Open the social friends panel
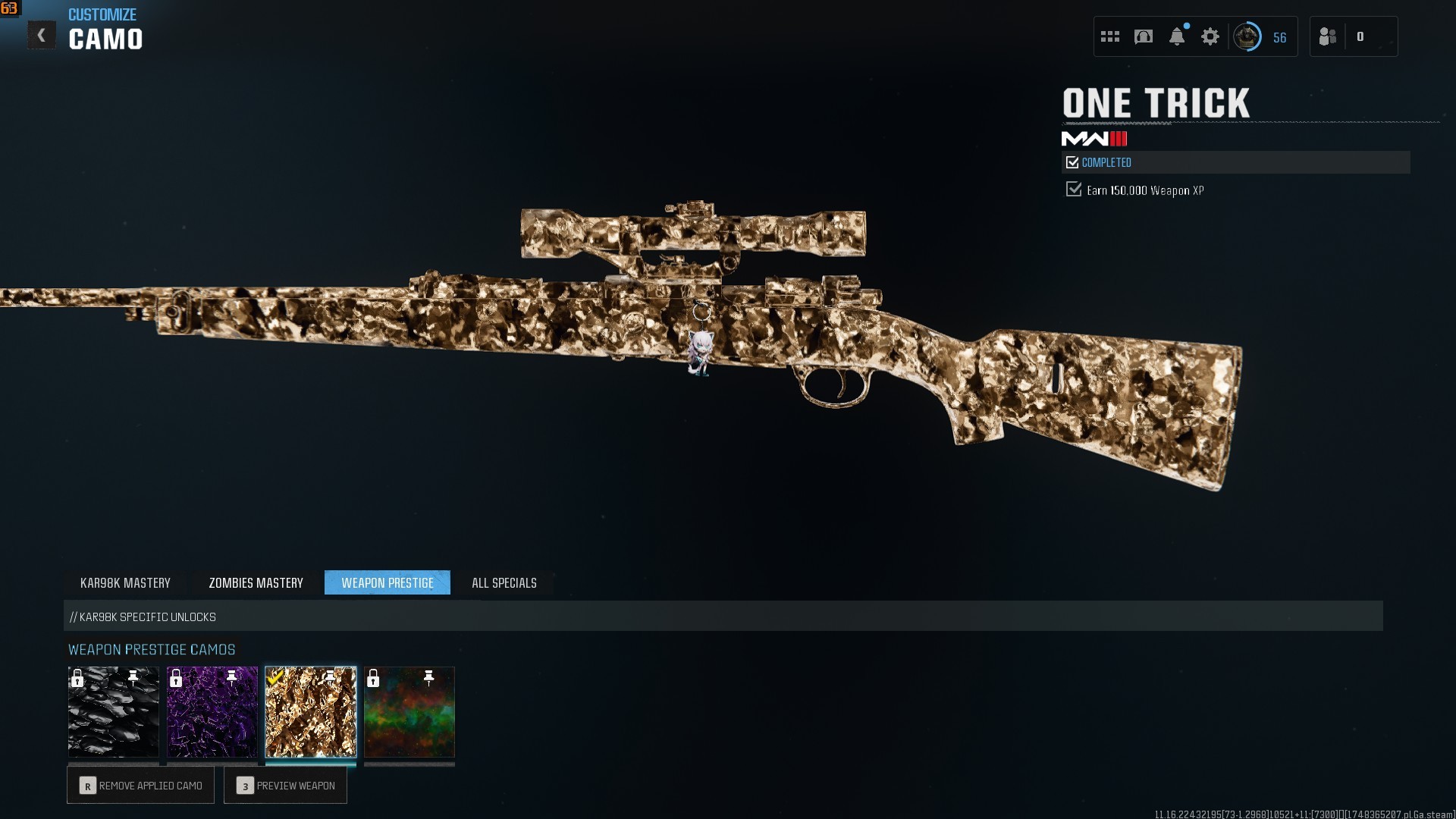This screenshot has height=819, width=1456. (x=1329, y=36)
